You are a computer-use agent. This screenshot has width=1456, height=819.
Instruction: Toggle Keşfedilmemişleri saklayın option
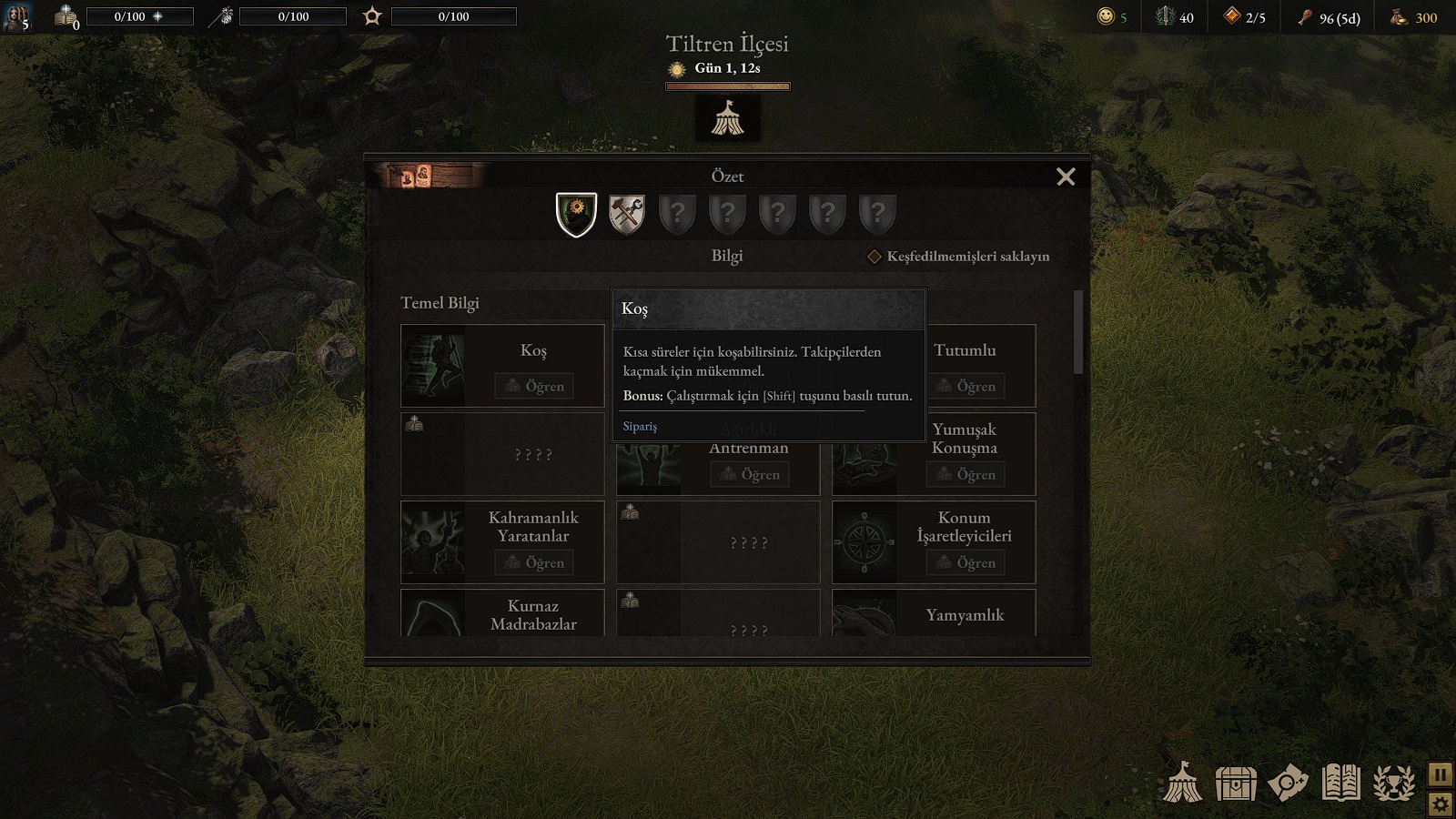(875, 257)
